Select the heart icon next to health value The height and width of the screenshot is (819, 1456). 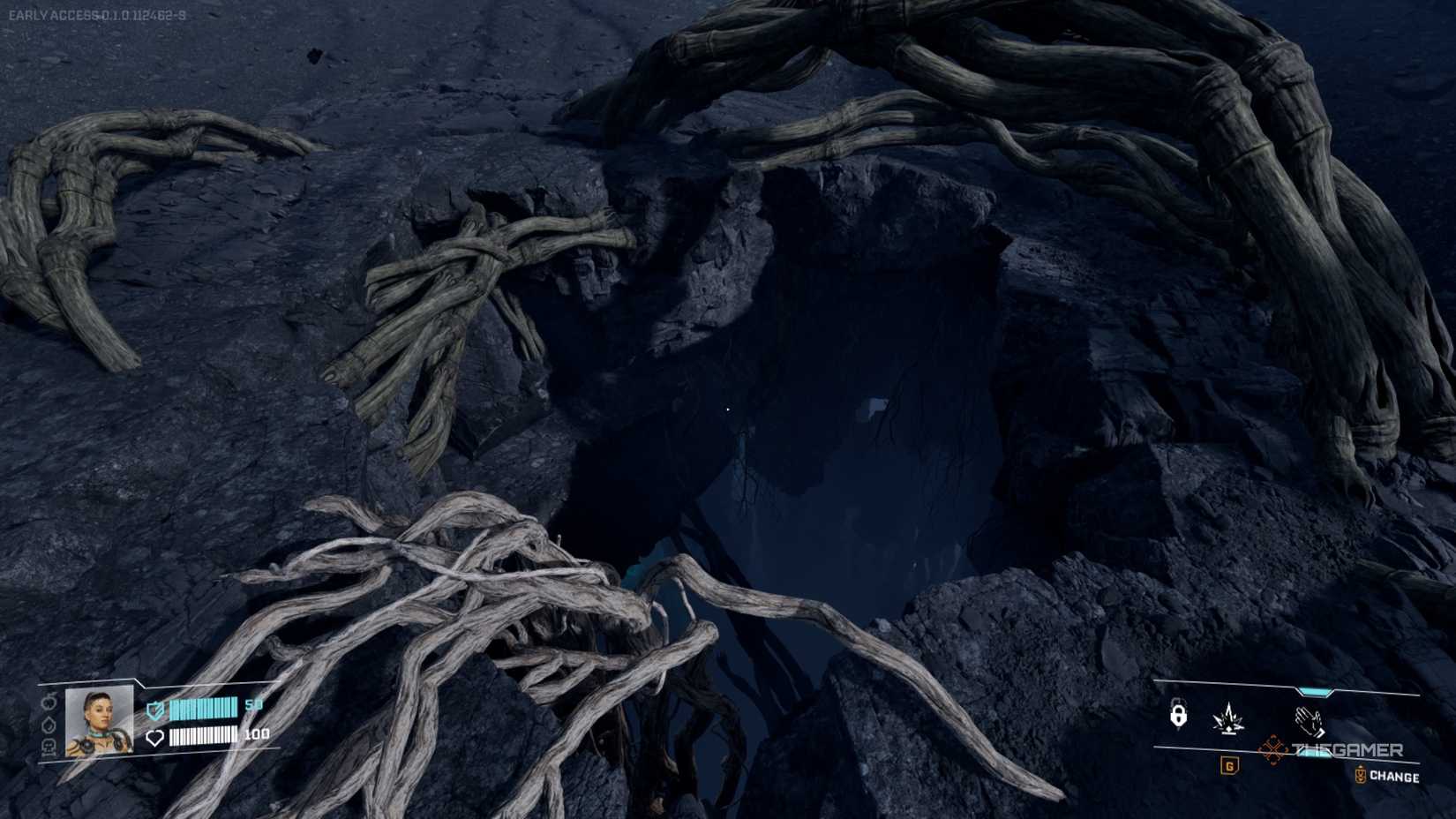point(155,740)
